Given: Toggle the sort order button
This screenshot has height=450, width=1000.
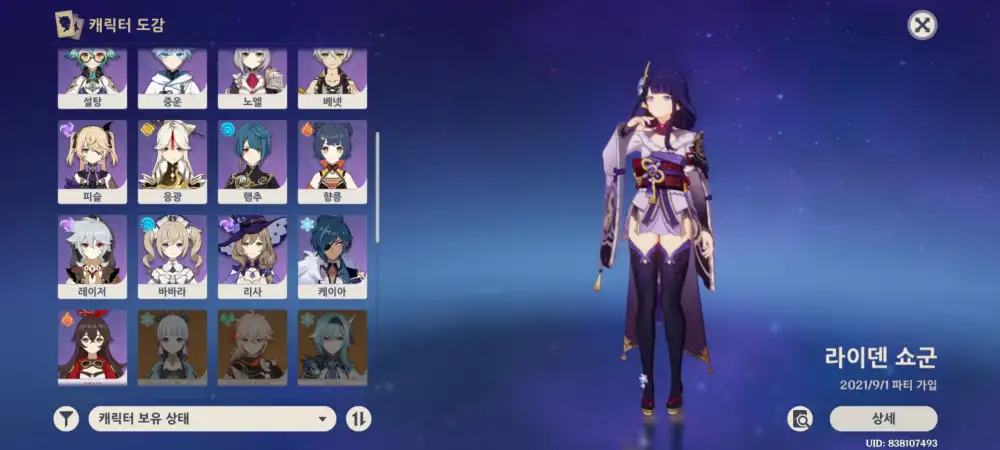Looking at the screenshot, I should click(x=358, y=419).
